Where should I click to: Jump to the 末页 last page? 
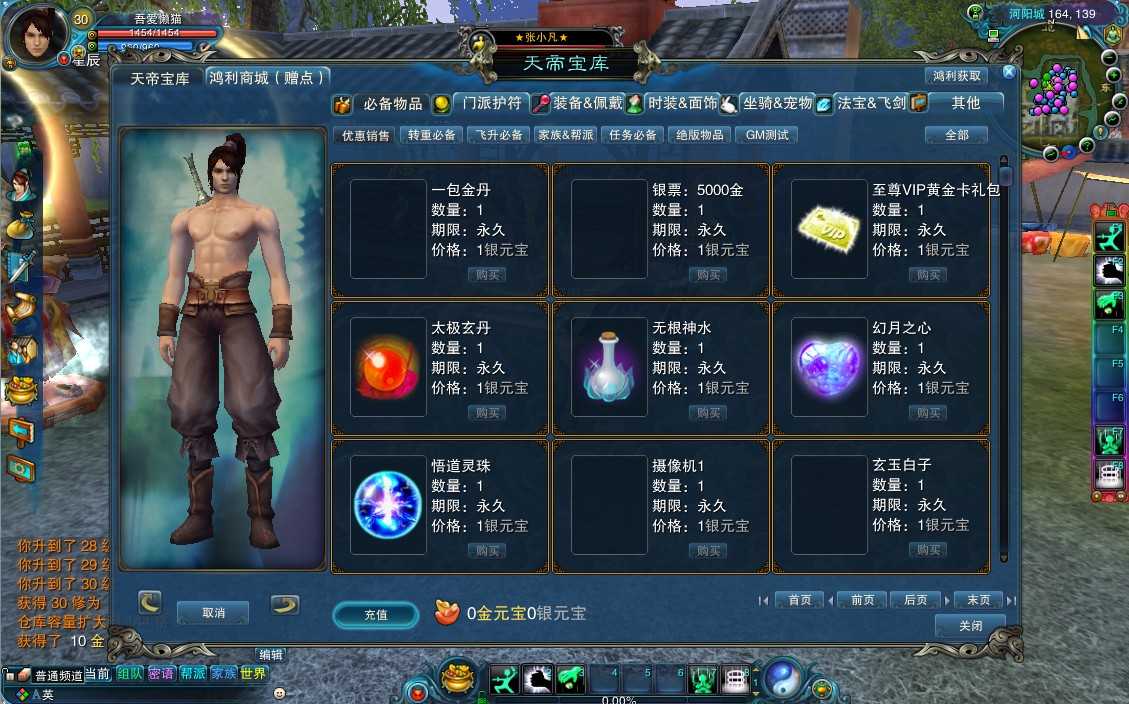[978, 600]
